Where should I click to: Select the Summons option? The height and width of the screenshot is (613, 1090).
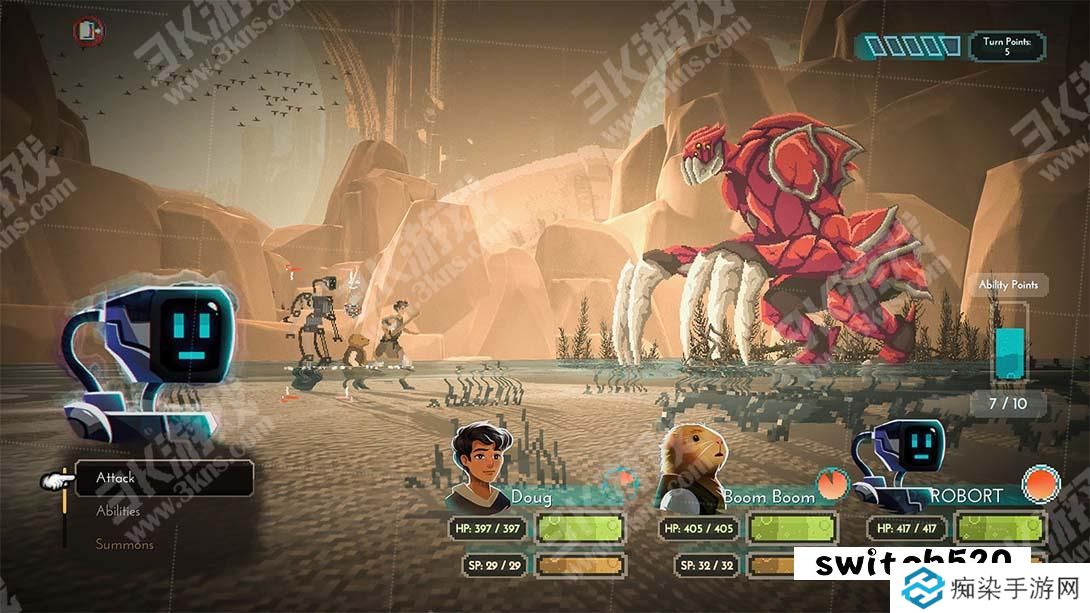click(x=125, y=545)
